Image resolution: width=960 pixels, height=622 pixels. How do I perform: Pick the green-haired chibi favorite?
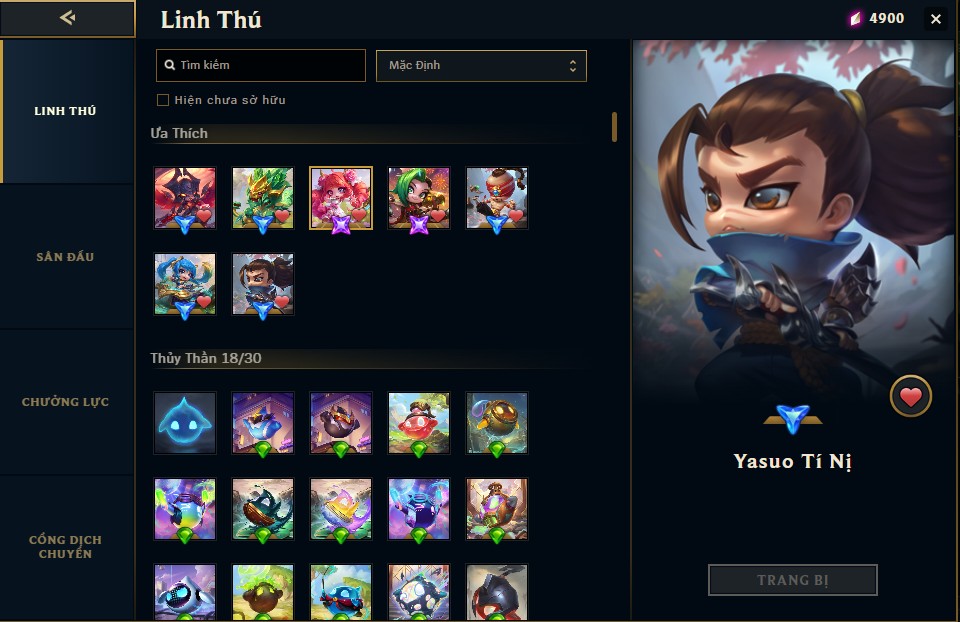[x=419, y=198]
